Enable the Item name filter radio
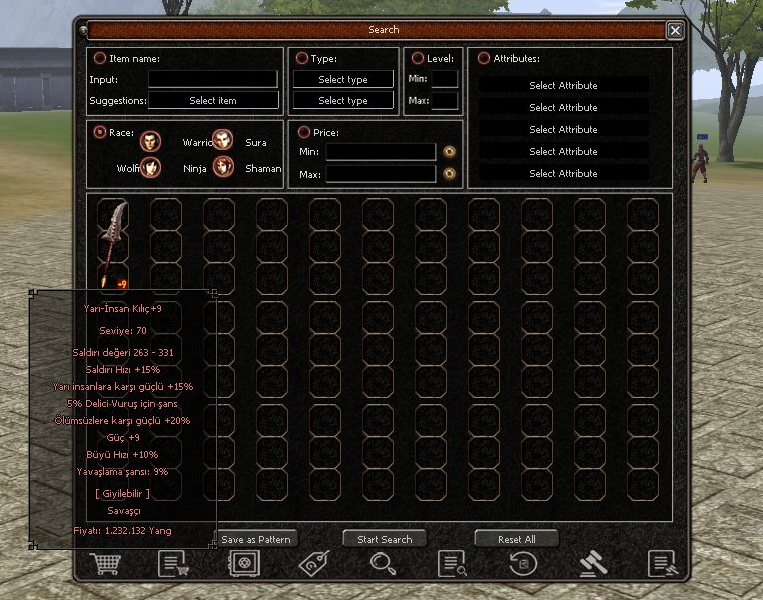The width and height of the screenshot is (763, 600). click(x=100, y=59)
